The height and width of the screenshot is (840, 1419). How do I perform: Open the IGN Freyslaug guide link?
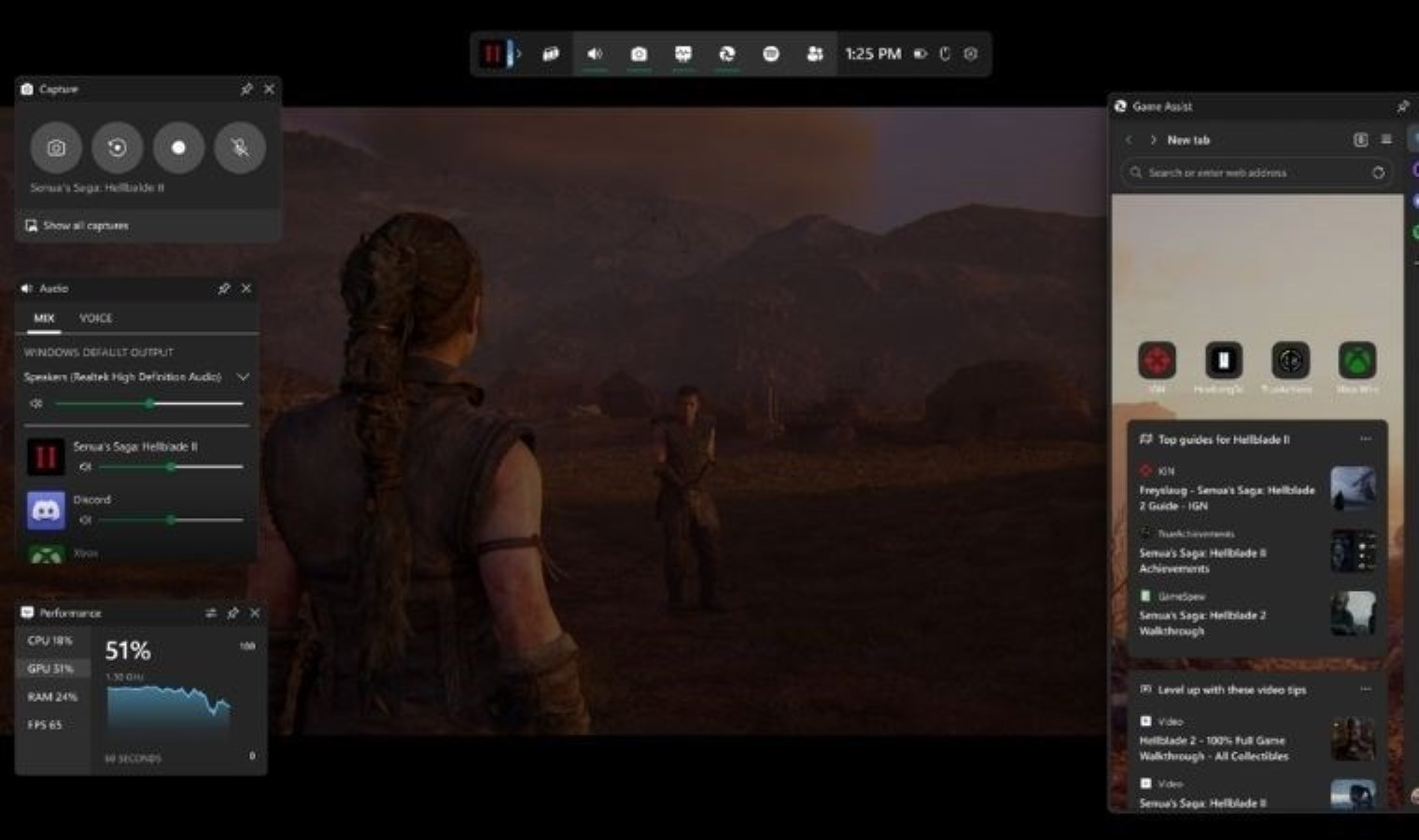(x=1226, y=497)
